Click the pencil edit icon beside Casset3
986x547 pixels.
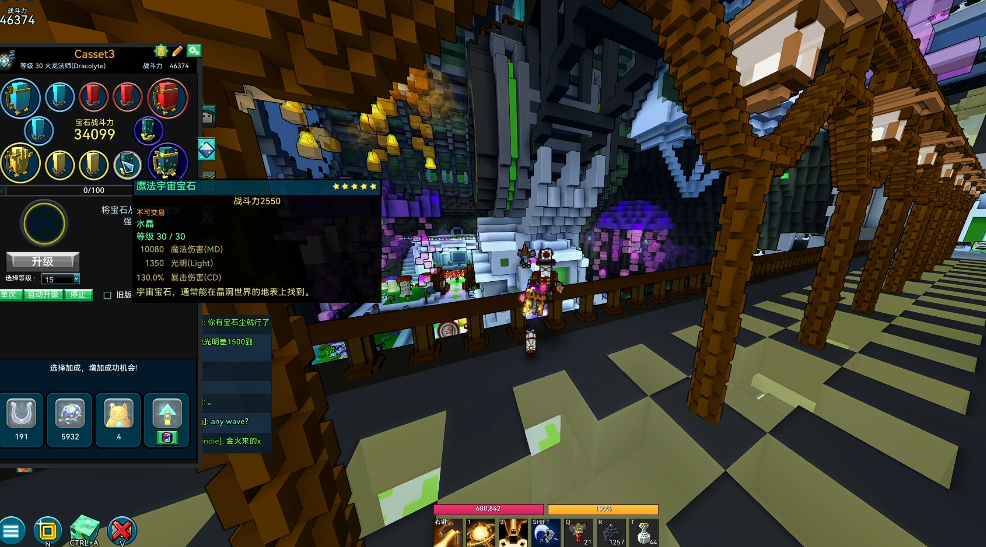(x=177, y=51)
